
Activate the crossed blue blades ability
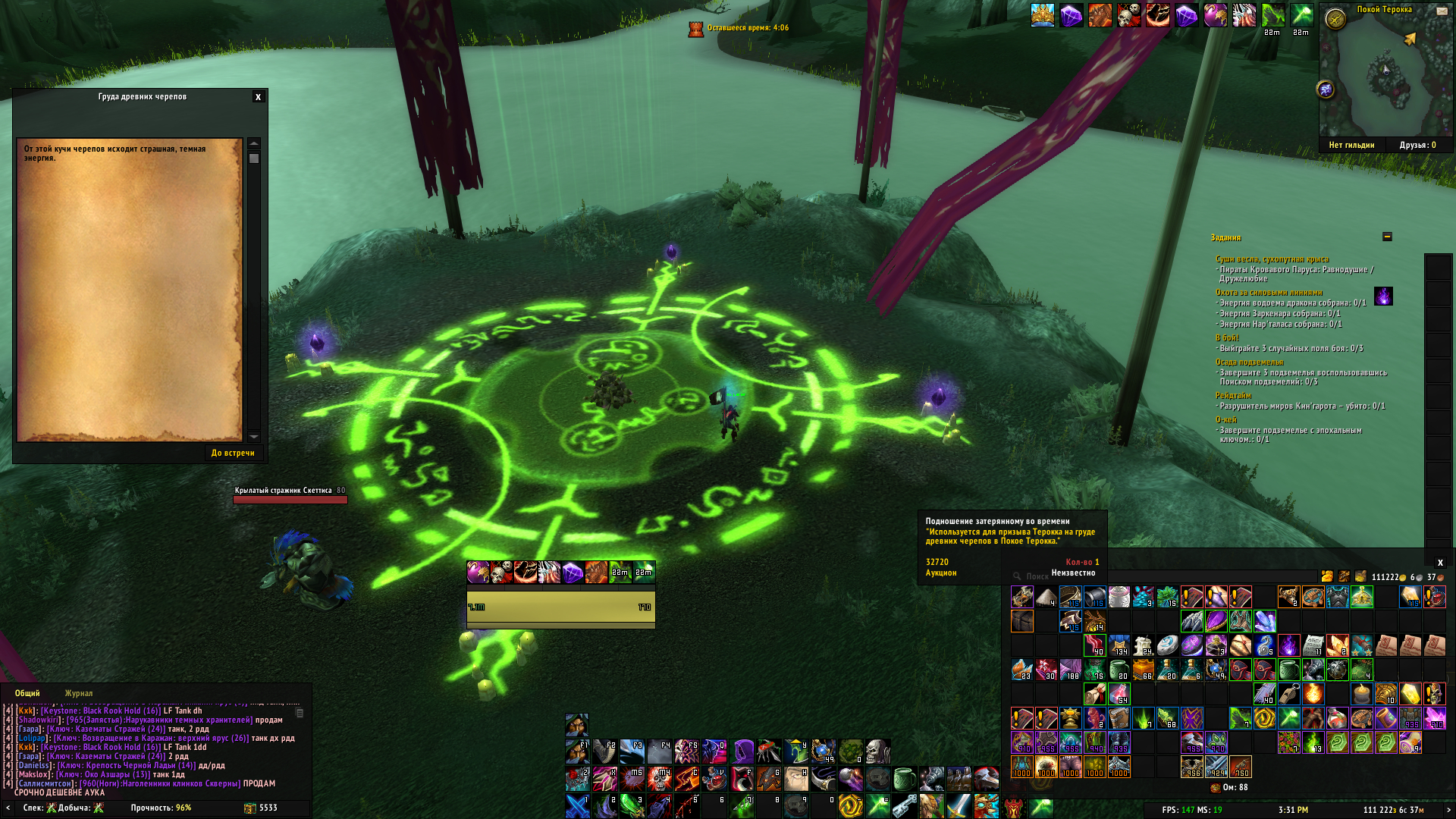pos(577,806)
